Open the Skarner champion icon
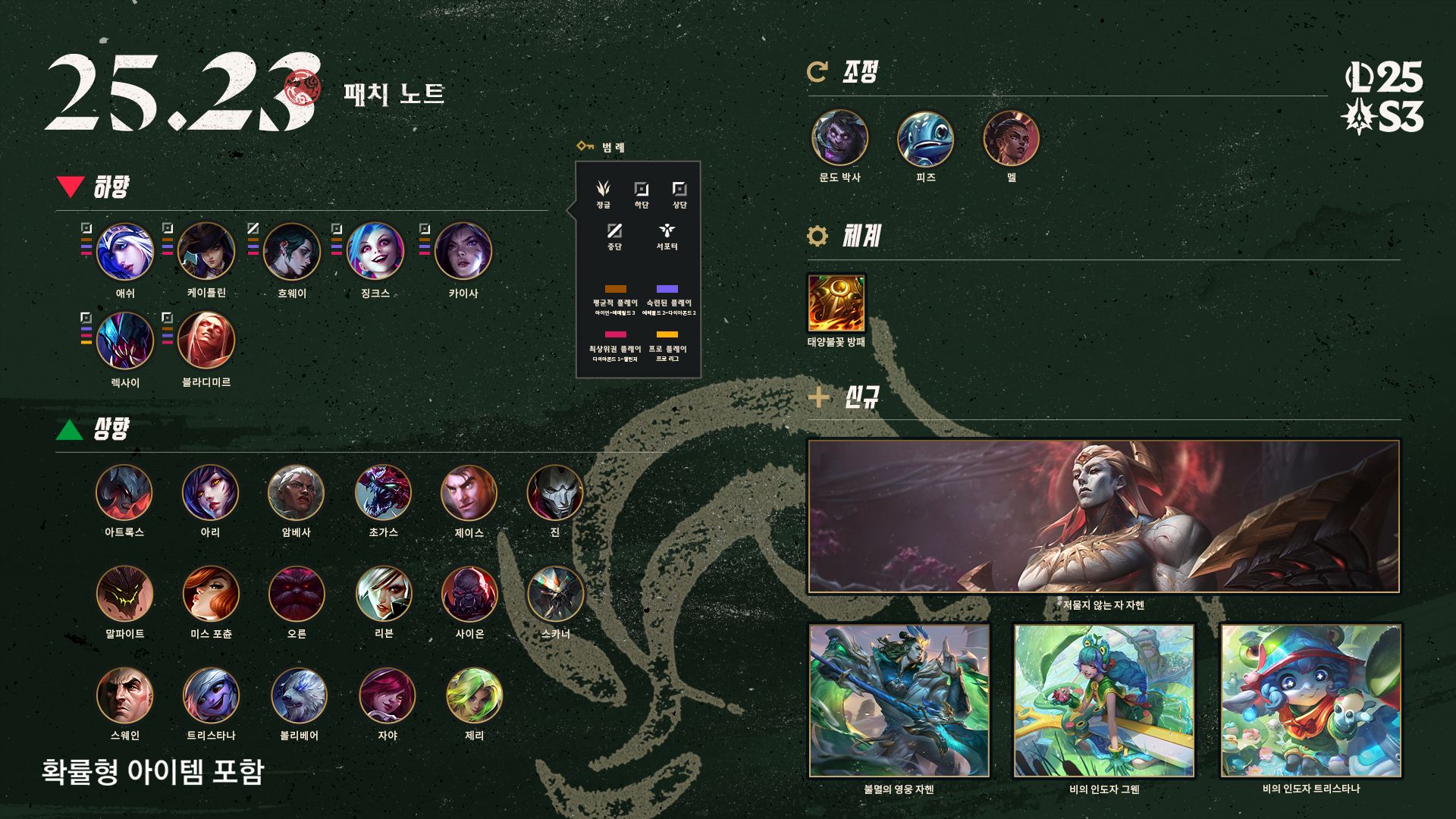Screen dimensions: 1456x819 [x=555, y=595]
